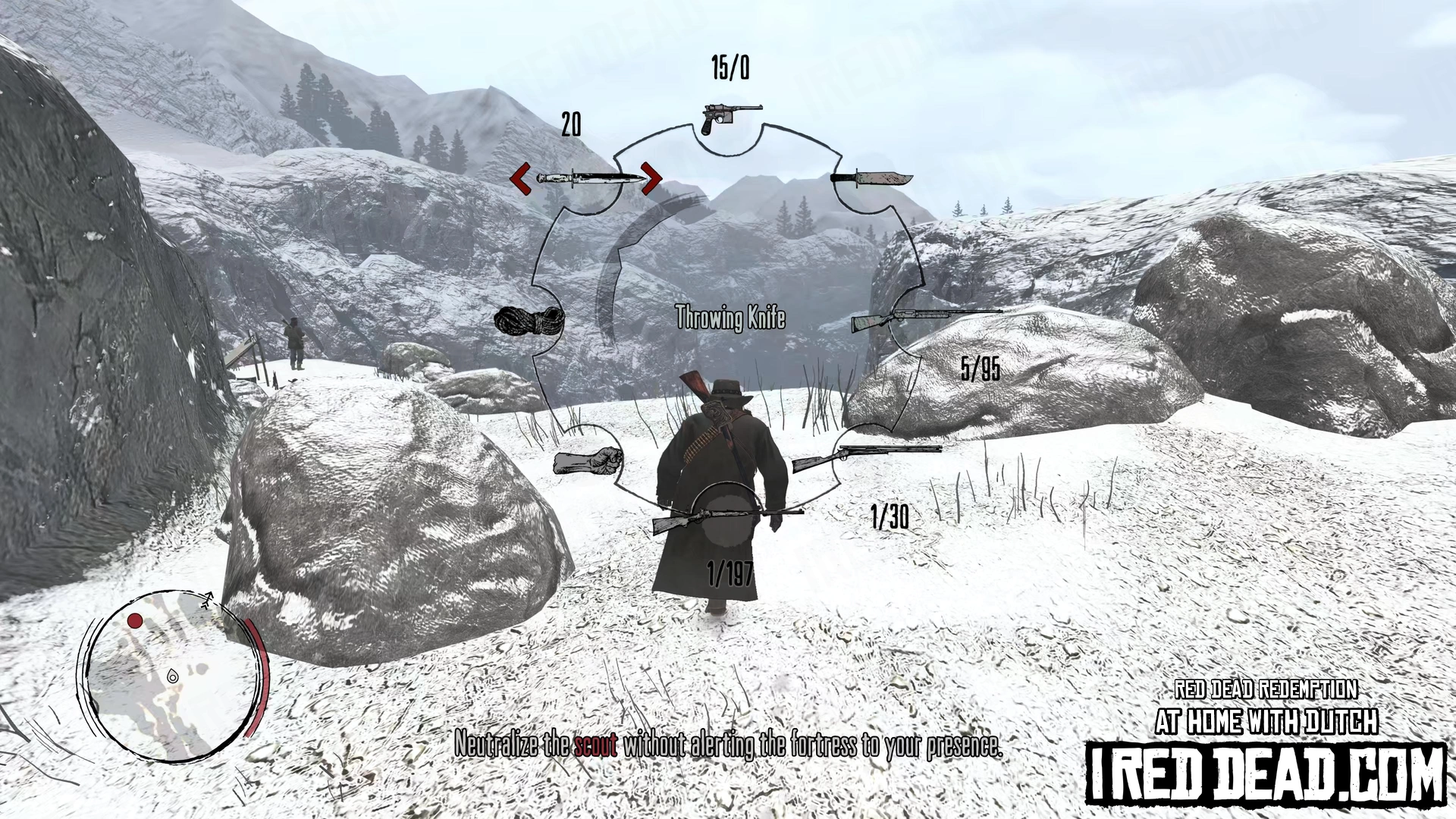
Task: Click the left red arrow beside the throwing knife
Action: [520, 179]
